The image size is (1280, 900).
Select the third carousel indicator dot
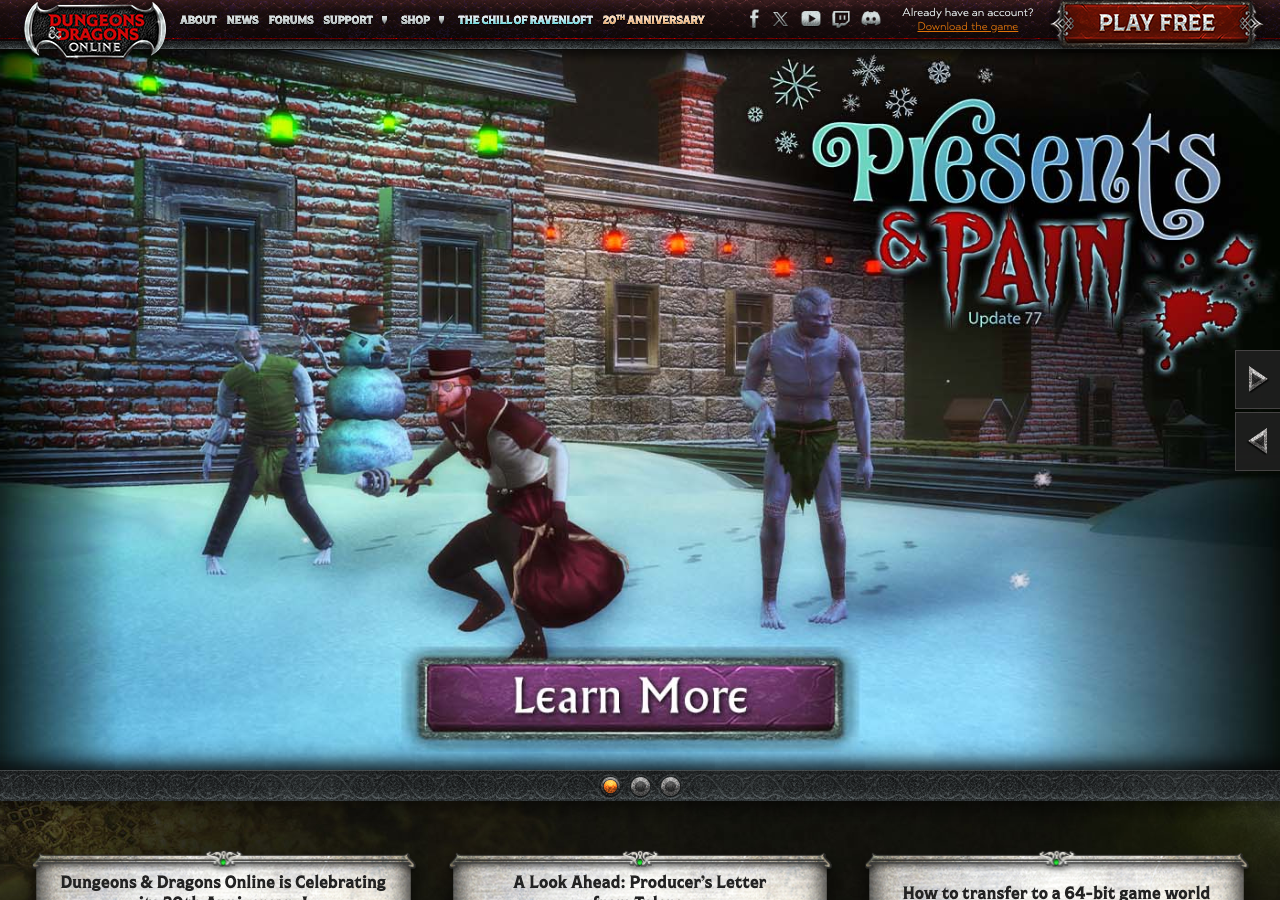tap(669, 786)
